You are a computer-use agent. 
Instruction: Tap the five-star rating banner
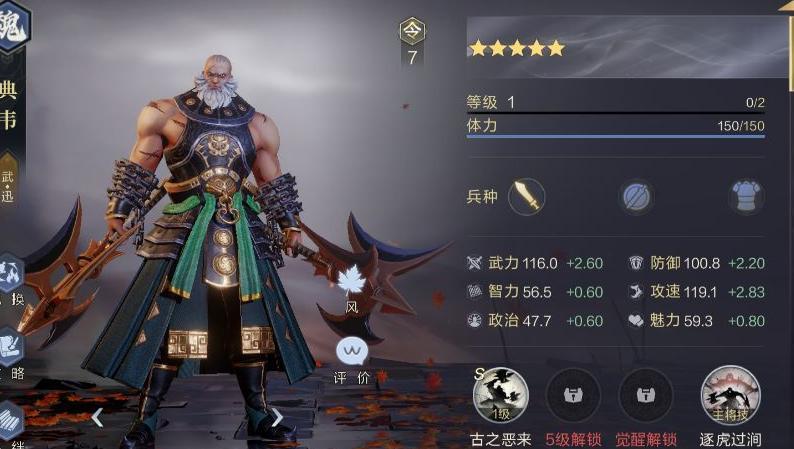615,47
